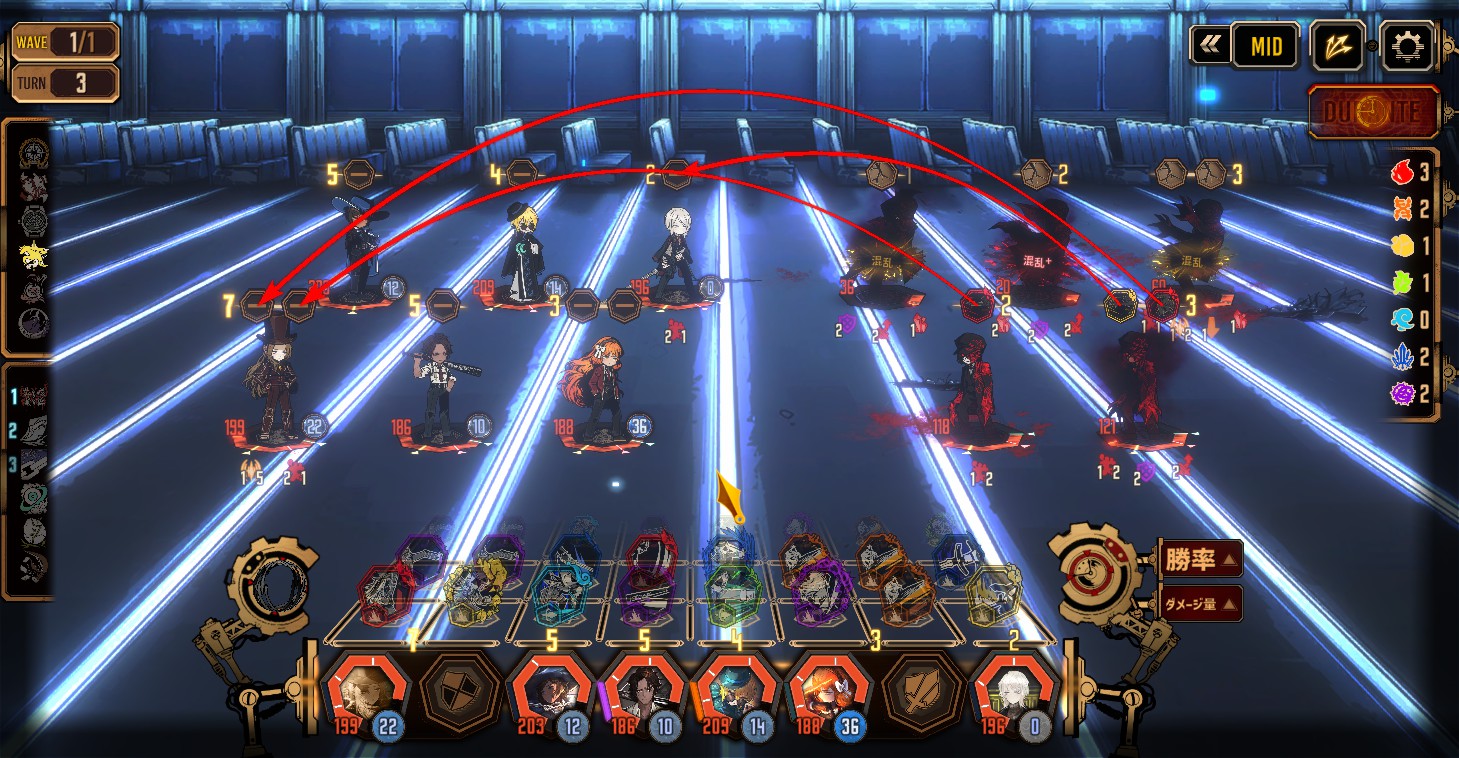Click the double-chevron collapse button
Viewport: 1459px width, 758px height.
coord(1210,46)
